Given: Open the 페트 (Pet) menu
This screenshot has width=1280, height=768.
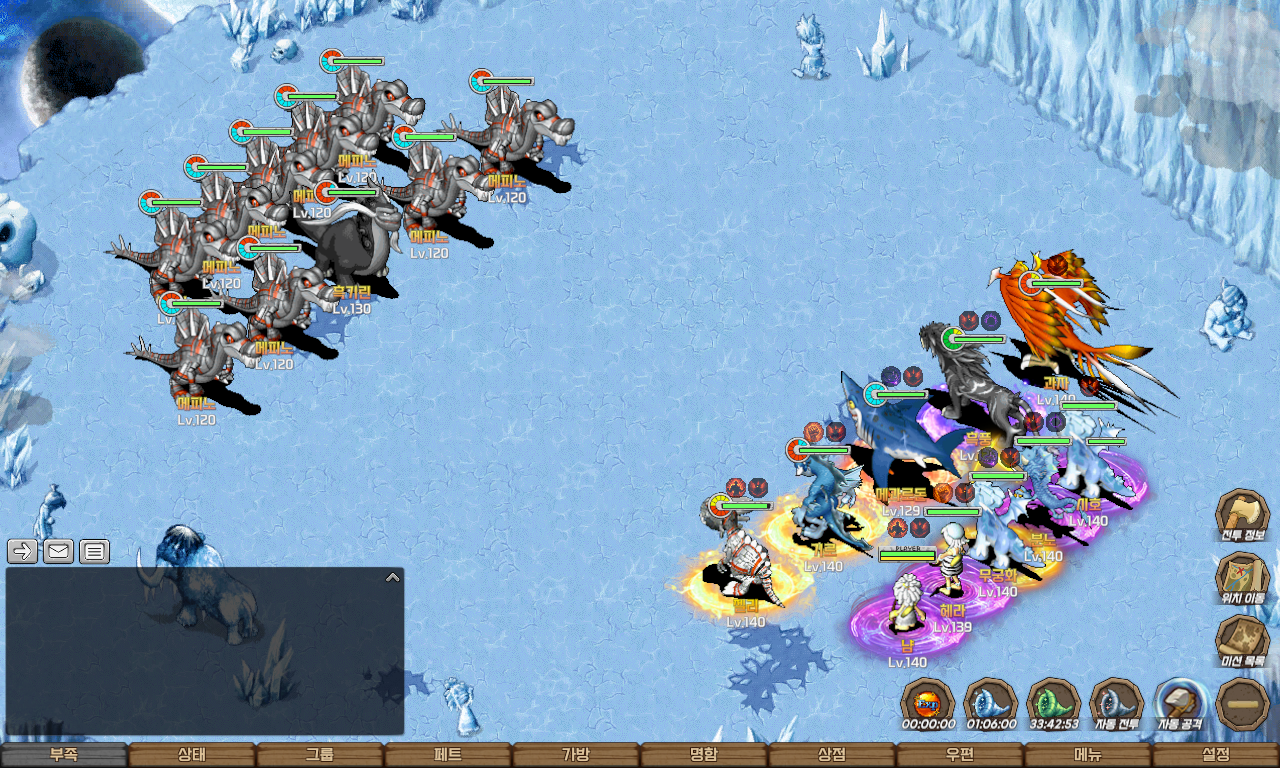Looking at the screenshot, I should (x=448, y=755).
